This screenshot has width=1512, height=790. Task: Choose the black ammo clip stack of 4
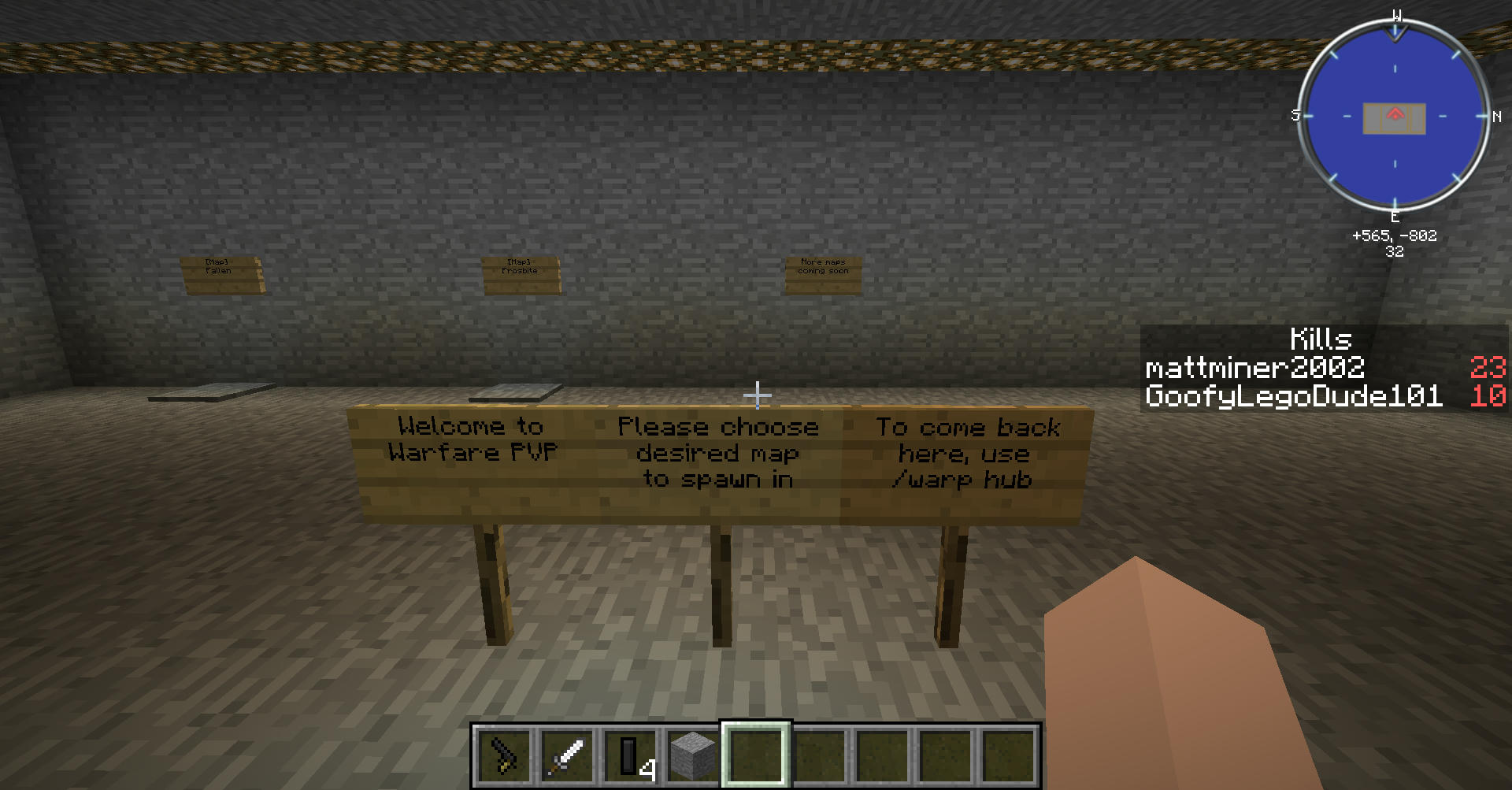(x=630, y=755)
